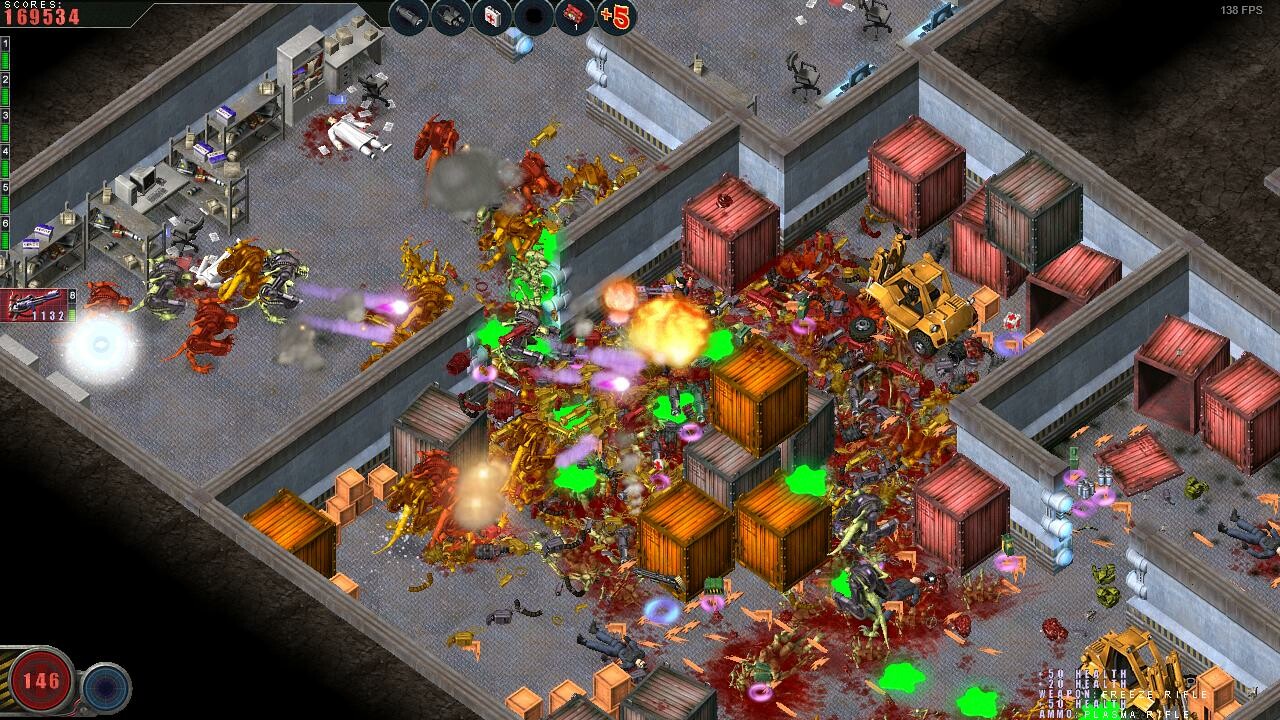Click the empty fourth item slot

pyautogui.click(x=533, y=16)
